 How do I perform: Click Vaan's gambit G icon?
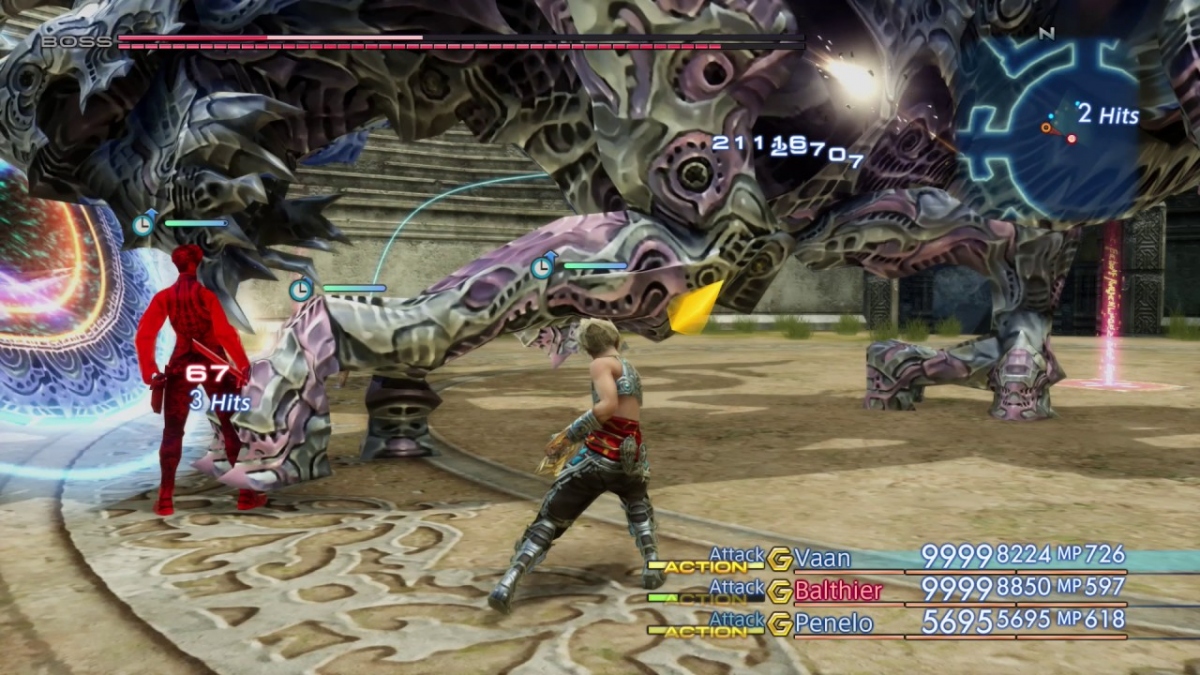tap(779, 558)
